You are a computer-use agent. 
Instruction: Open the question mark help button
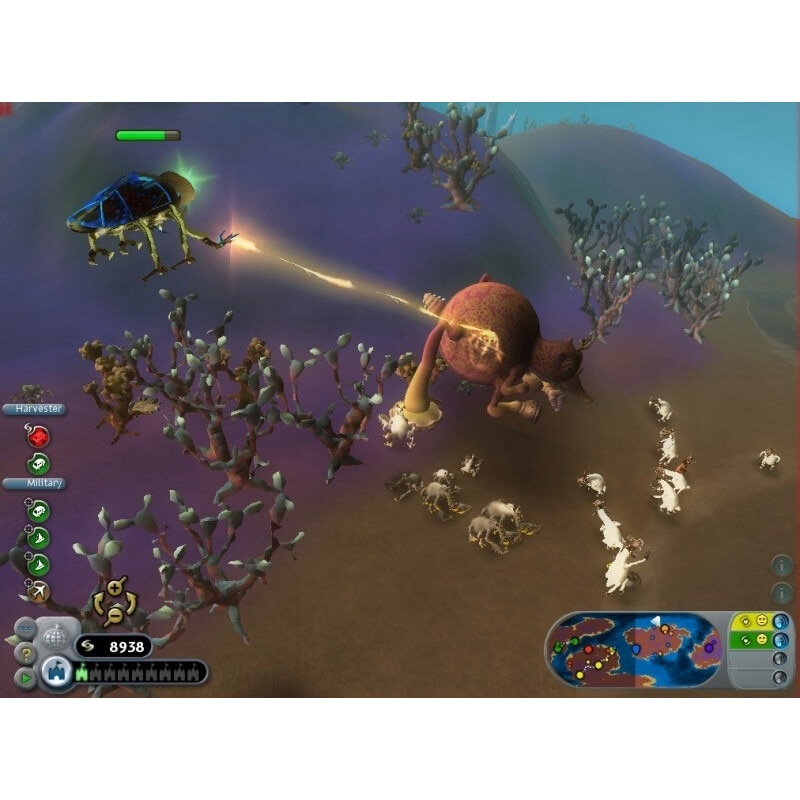tap(25, 653)
